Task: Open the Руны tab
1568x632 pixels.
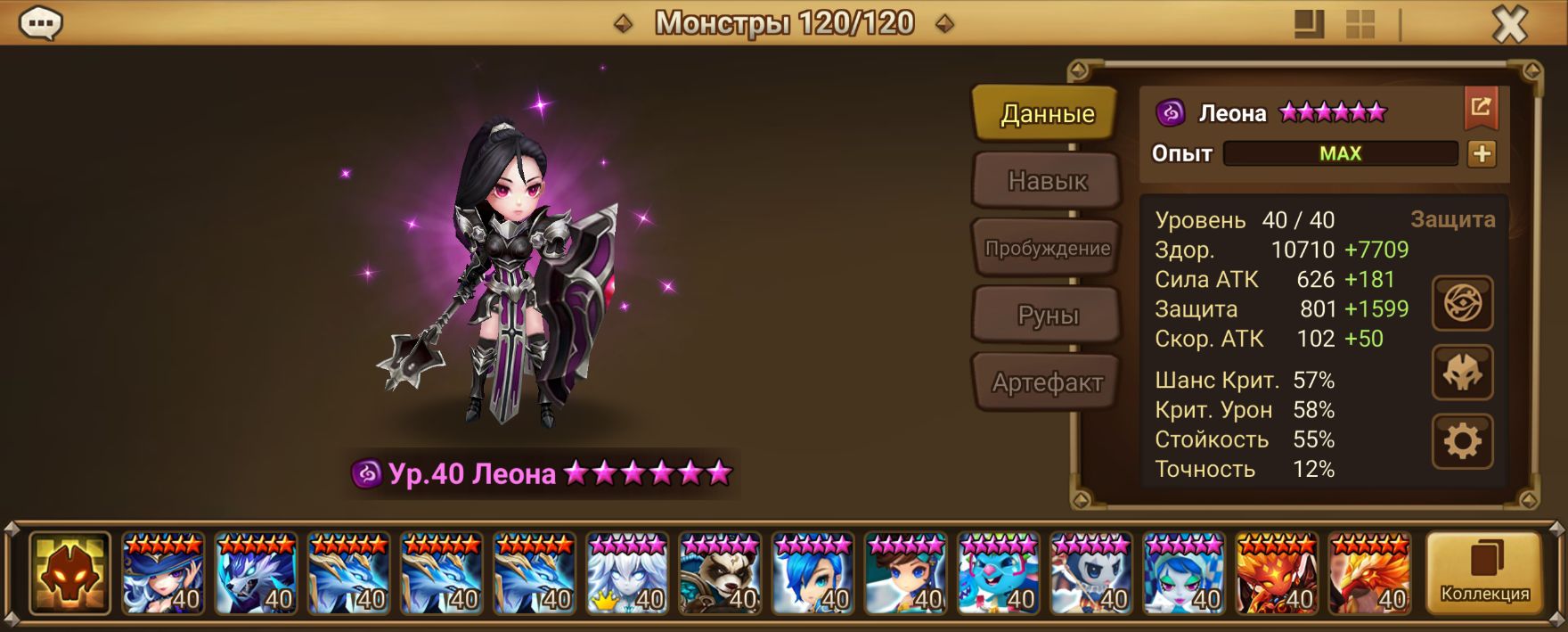Action: click(1047, 316)
